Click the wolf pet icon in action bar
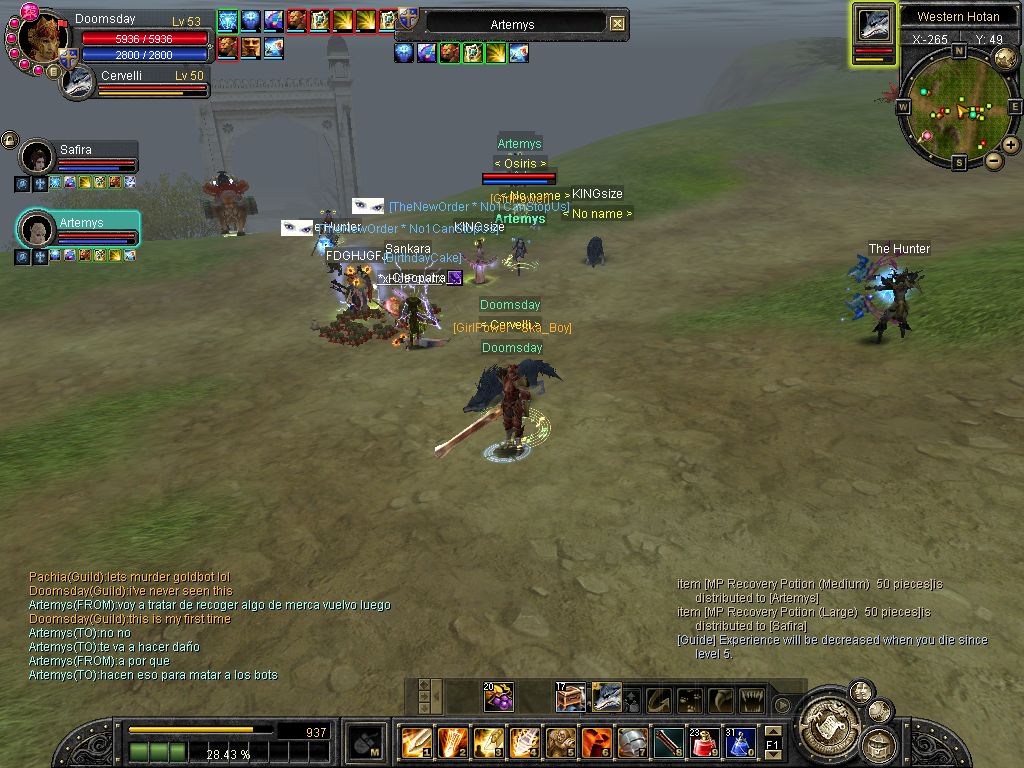 tap(606, 697)
